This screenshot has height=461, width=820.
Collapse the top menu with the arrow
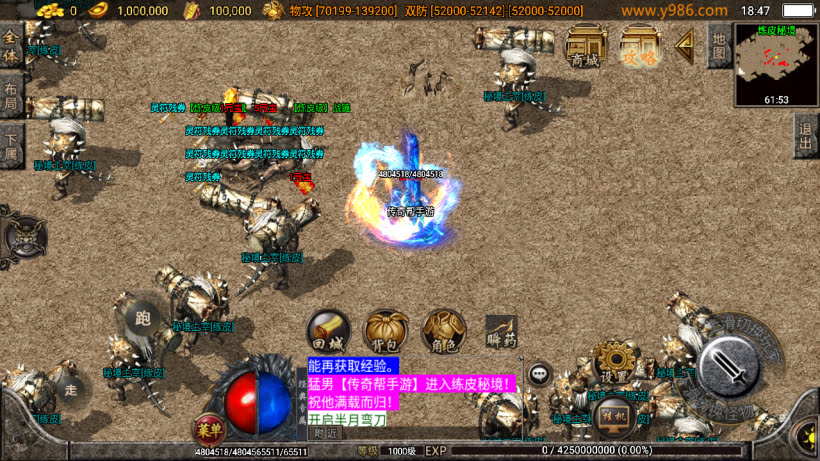[685, 44]
